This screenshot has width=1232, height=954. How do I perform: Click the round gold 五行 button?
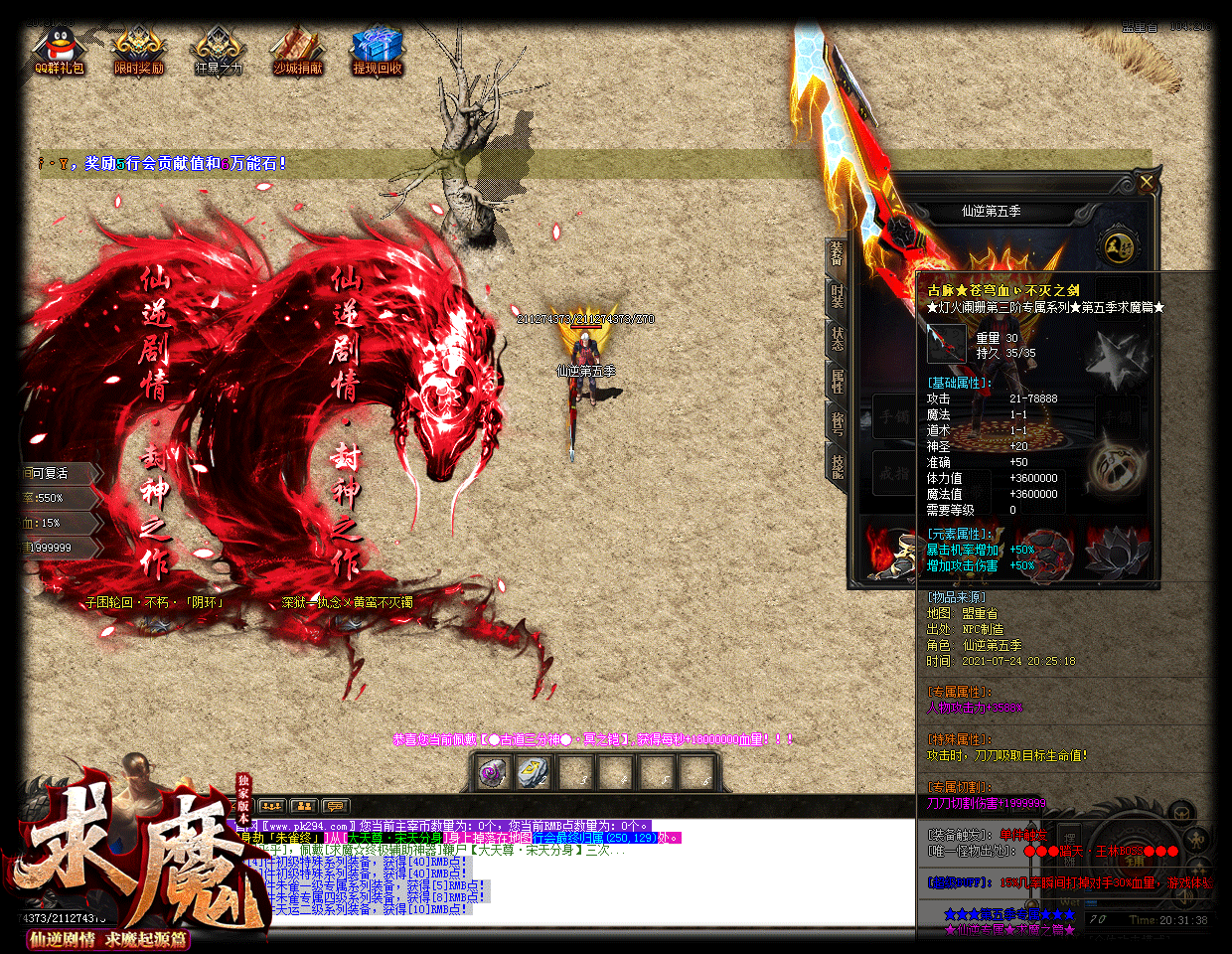(1117, 246)
